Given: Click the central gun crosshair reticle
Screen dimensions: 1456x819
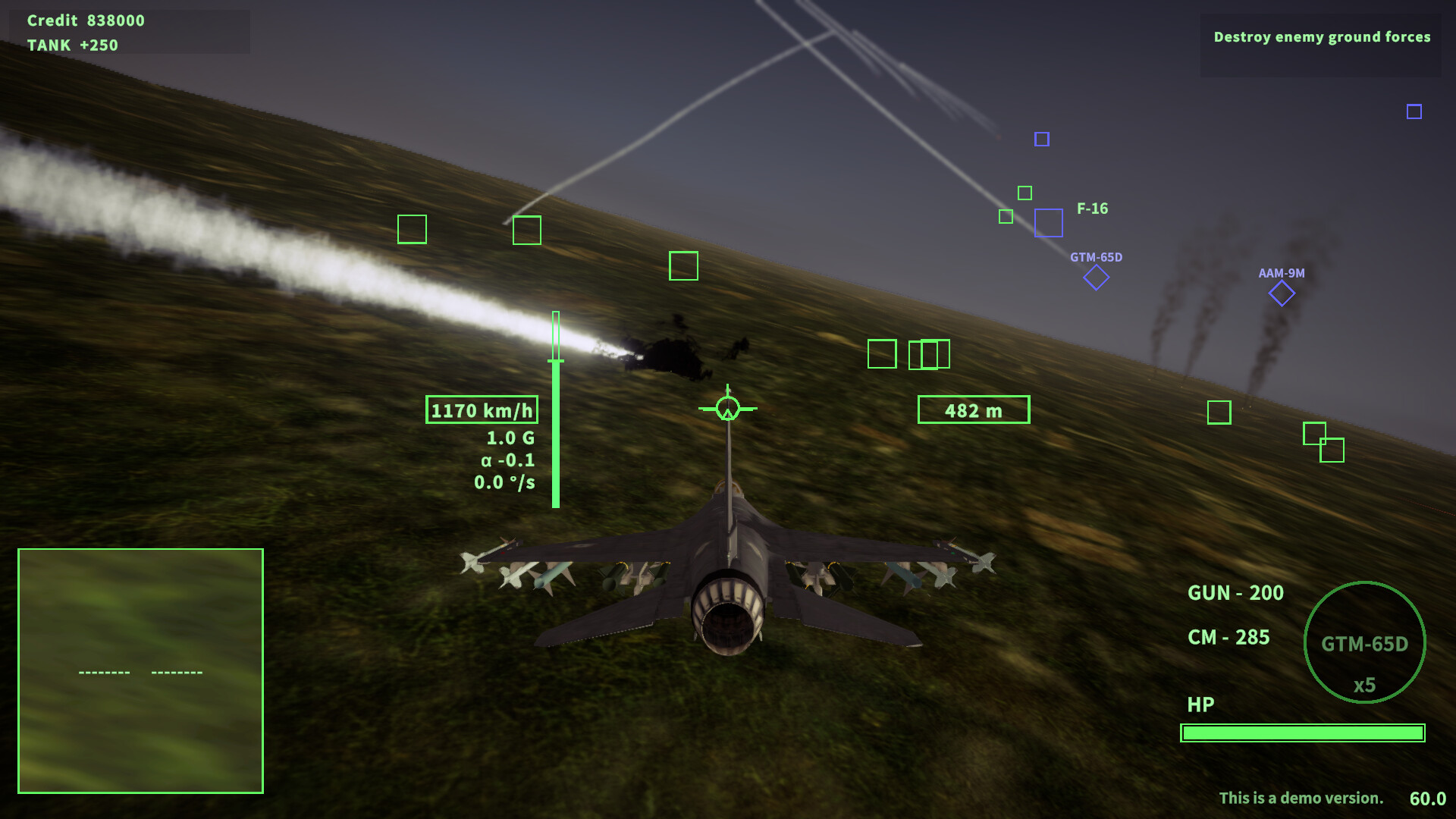Looking at the screenshot, I should (726, 408).
